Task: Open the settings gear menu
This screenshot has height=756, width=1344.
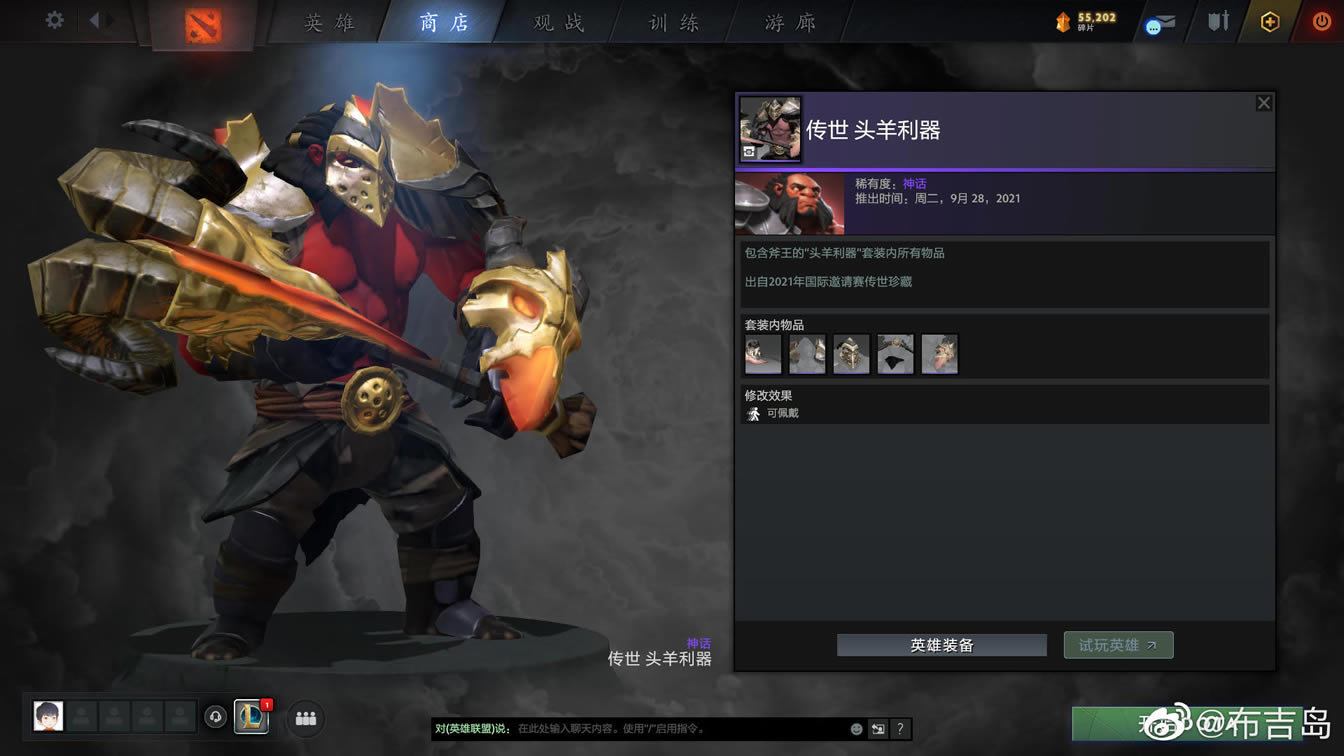Action: 54,19
